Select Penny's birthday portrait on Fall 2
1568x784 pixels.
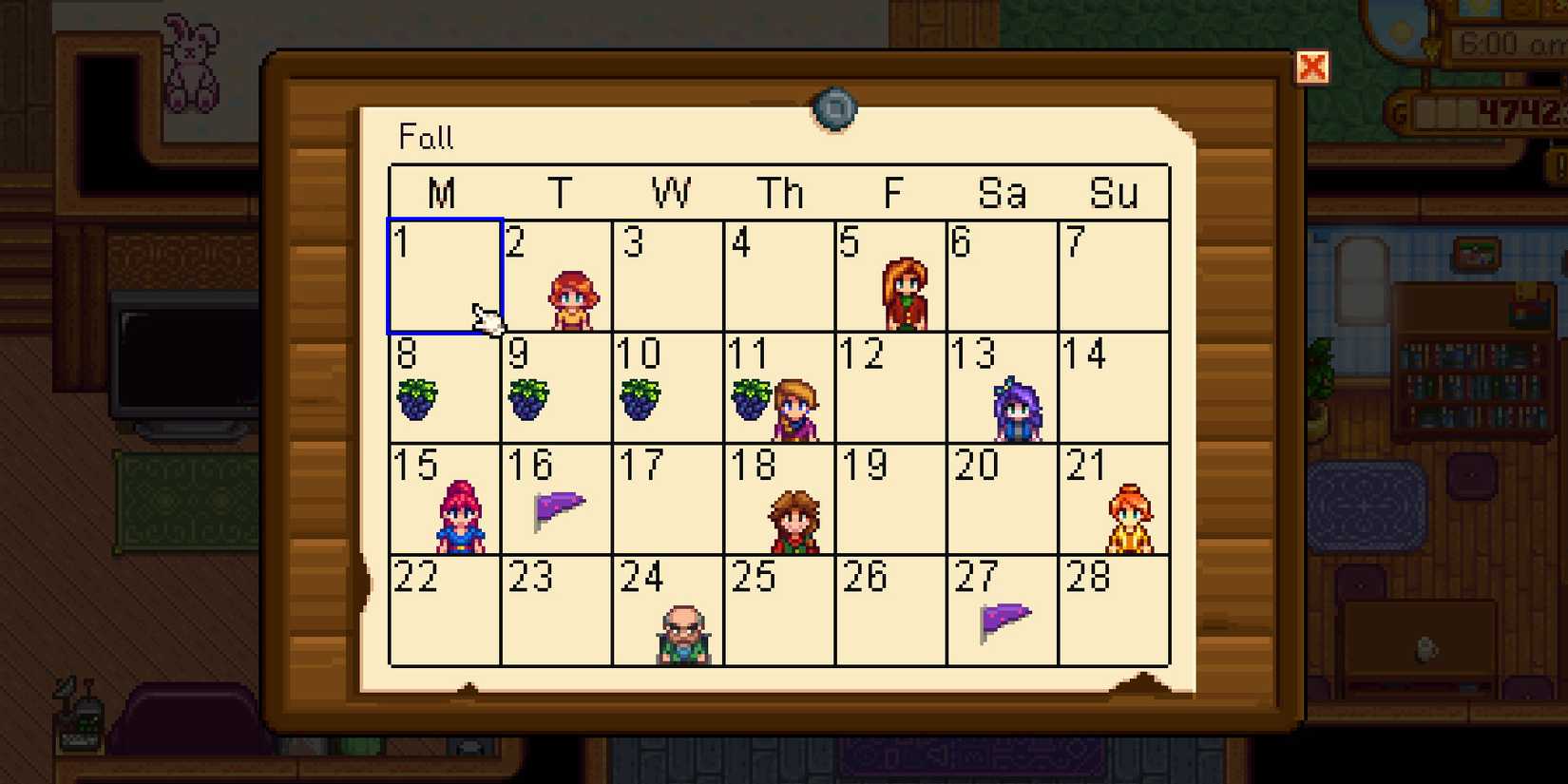571,295
